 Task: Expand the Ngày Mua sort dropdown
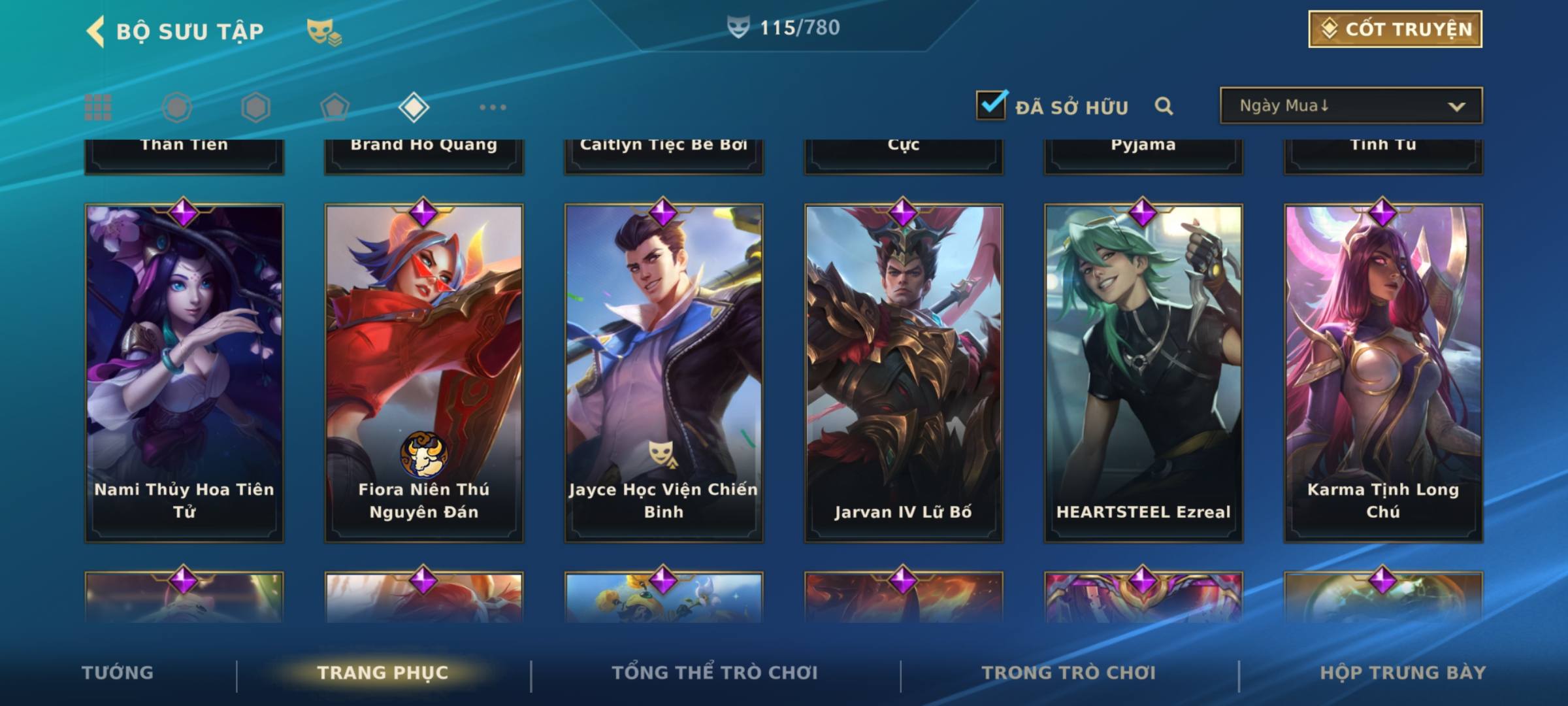(1350, 106)
